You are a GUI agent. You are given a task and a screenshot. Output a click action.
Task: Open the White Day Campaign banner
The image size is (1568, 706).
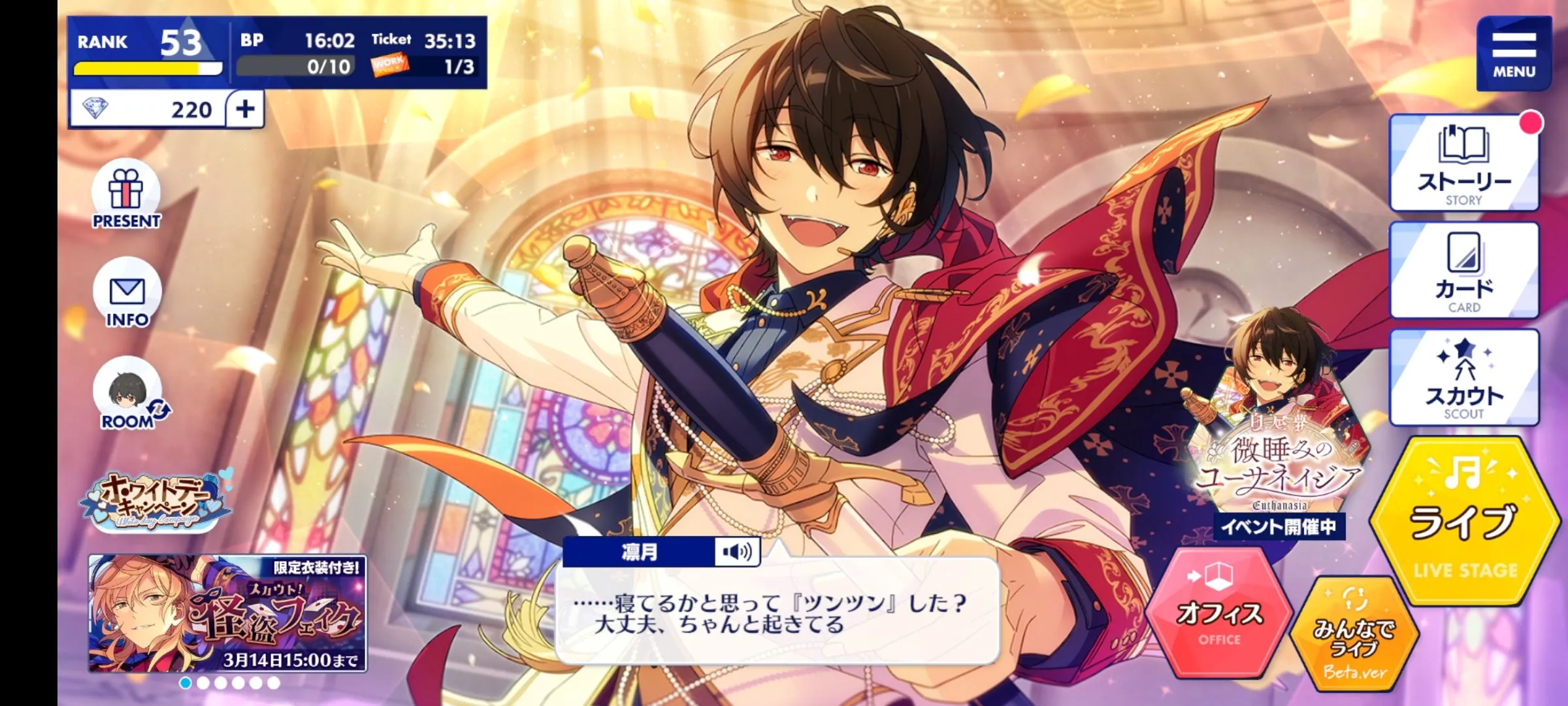point(155,502)
